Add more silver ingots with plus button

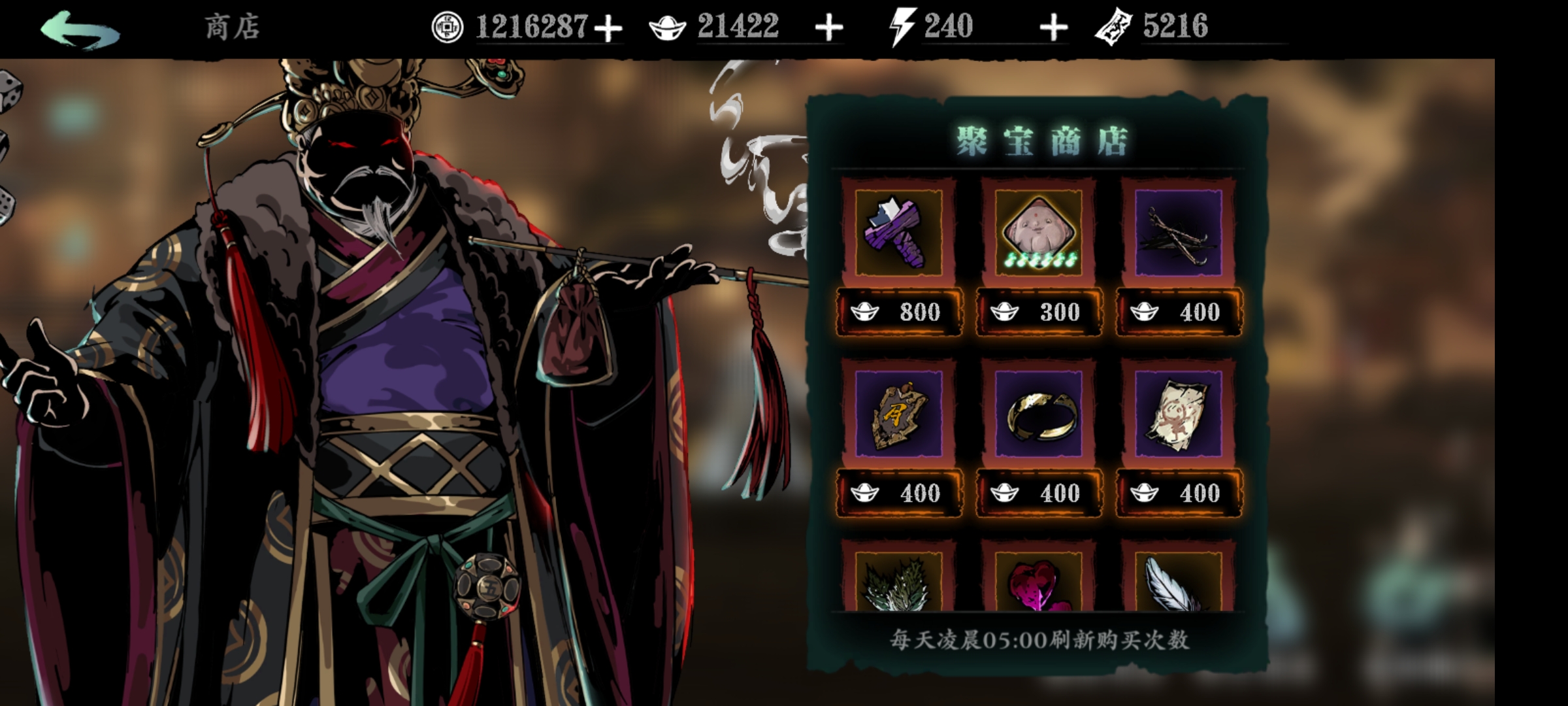pos(829,29)
